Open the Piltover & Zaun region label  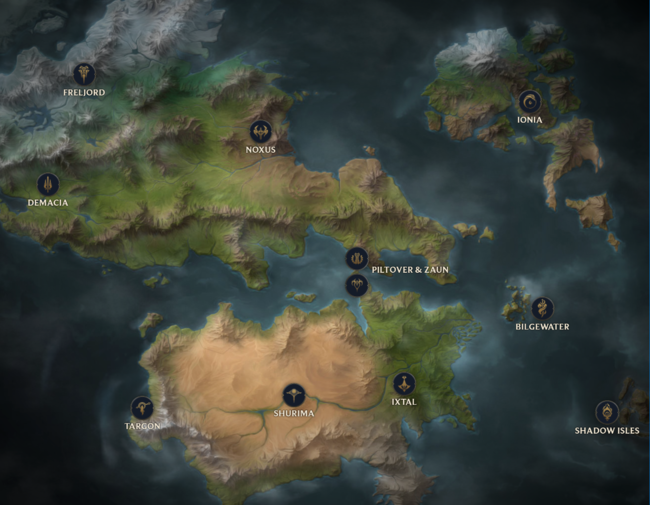point(410,269)
